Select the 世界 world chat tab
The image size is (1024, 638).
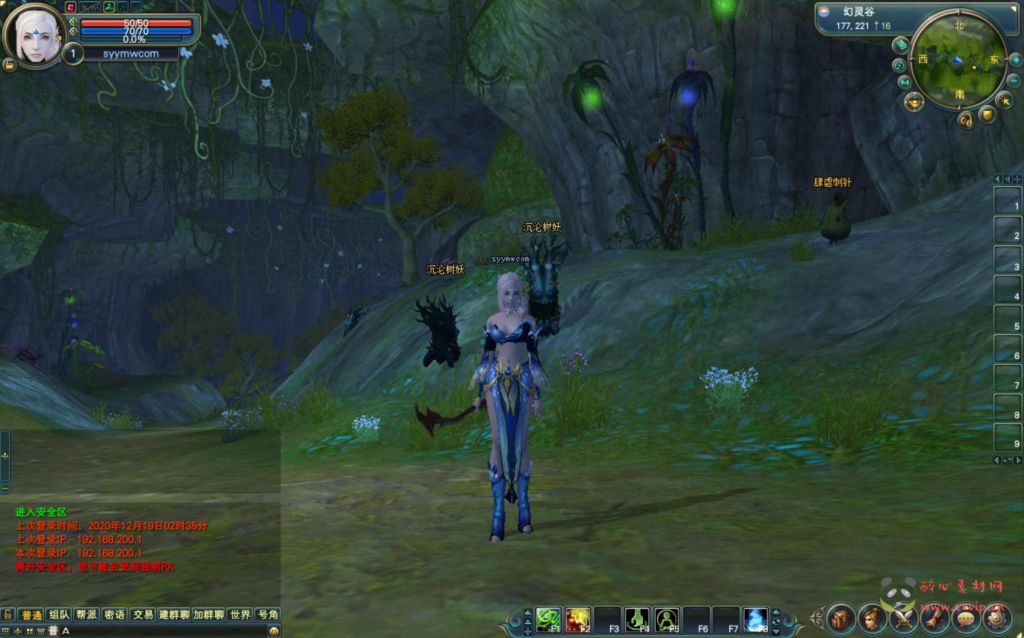click(x=240, y=615)
